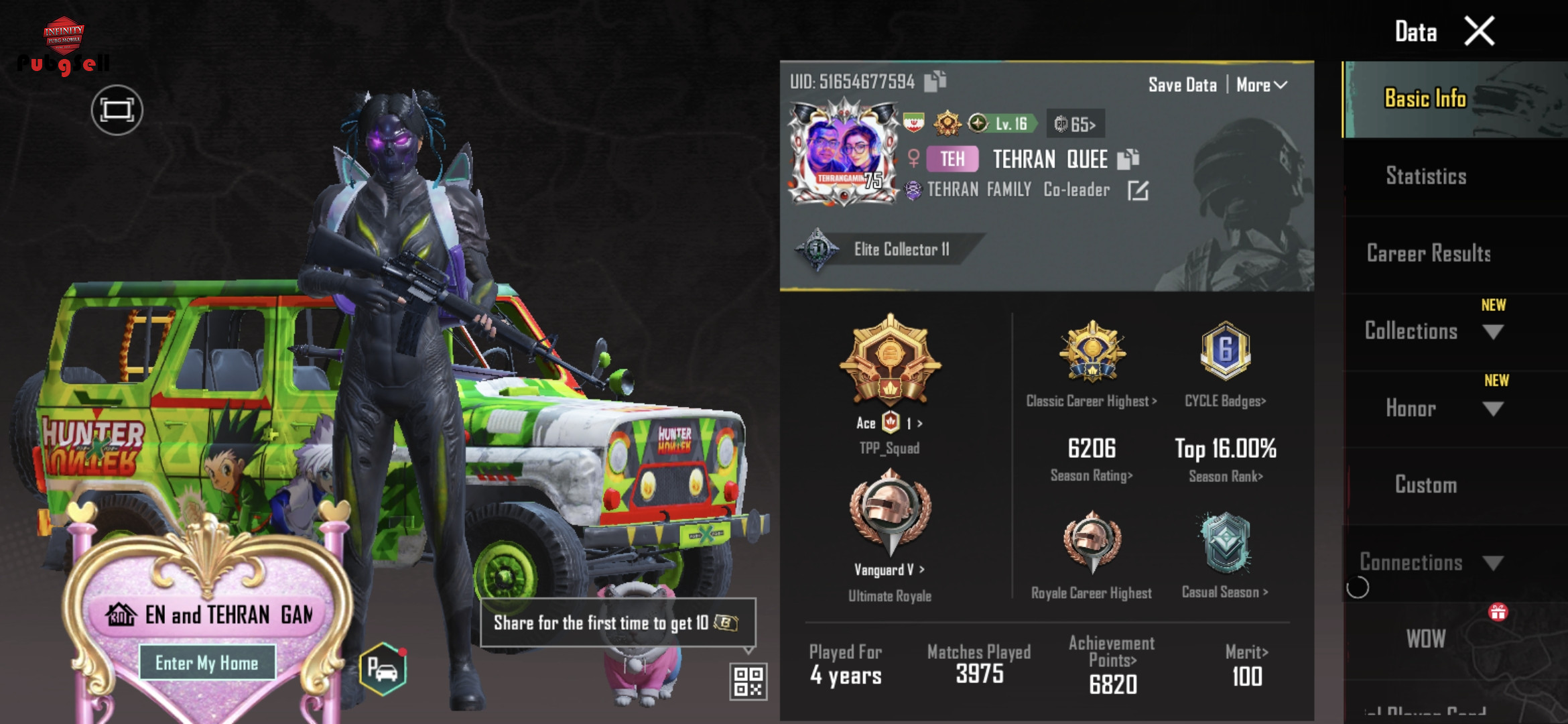Open the Career Results tab
Image resolution: width=1568 pixels, height=724 pixels.
pos(1429,253)
